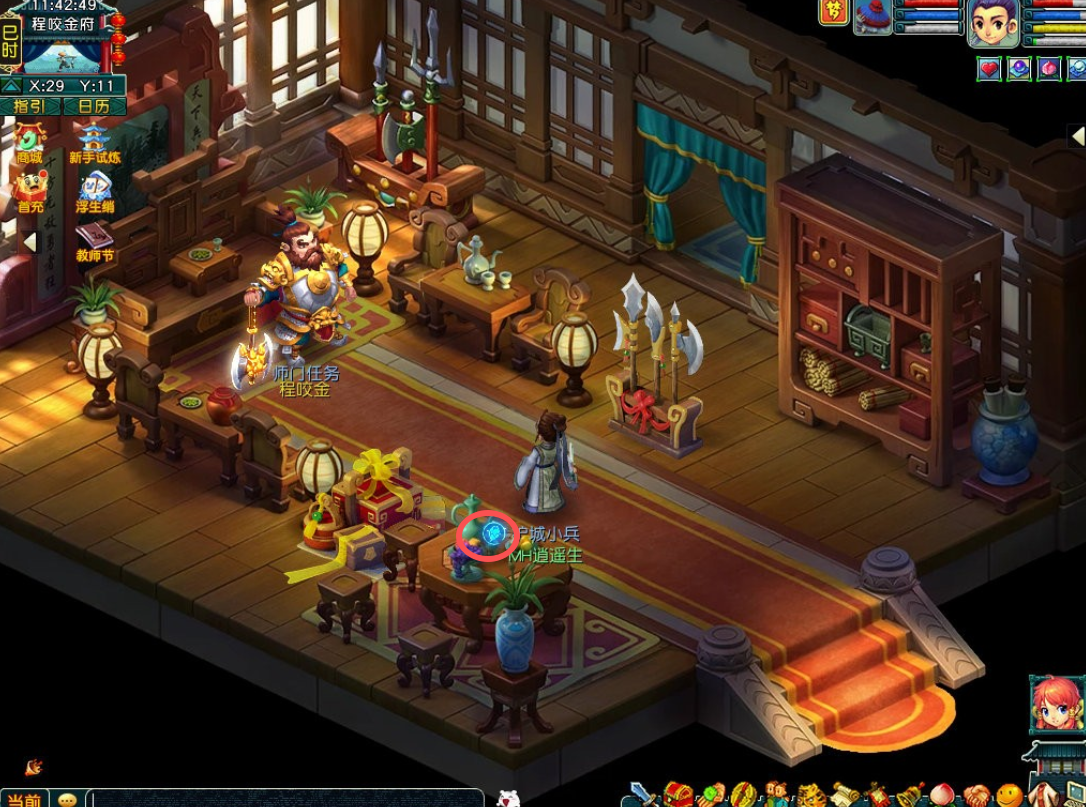1086x807 pixels.
Task: Open the 日历 calendar
Action: (94, 106)
